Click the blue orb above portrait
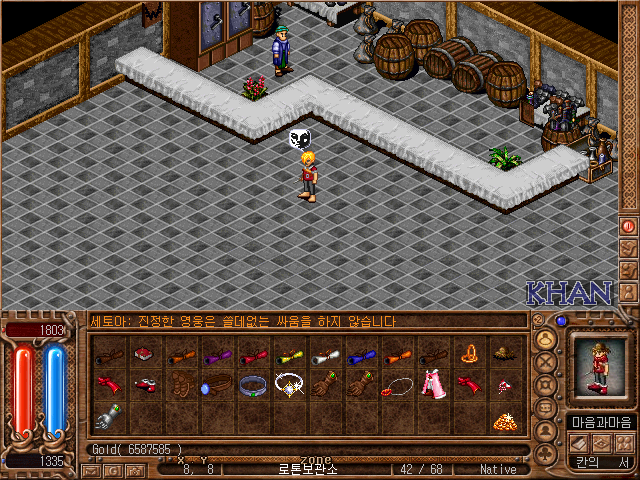Viewport: 640px width, 480px height. (x=562, y=321)
